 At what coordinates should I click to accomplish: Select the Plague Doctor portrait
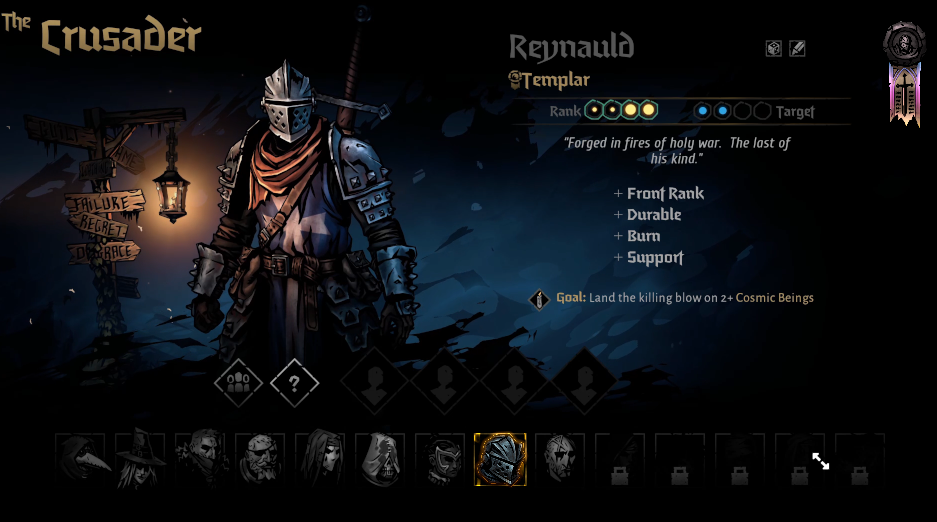point(80,459)
